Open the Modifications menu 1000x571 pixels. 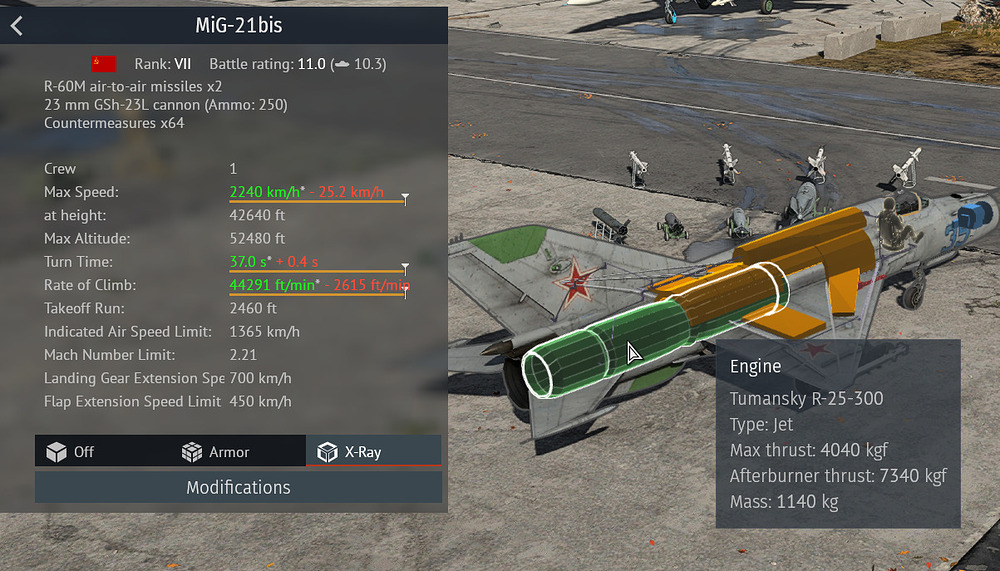coord(238,488)
